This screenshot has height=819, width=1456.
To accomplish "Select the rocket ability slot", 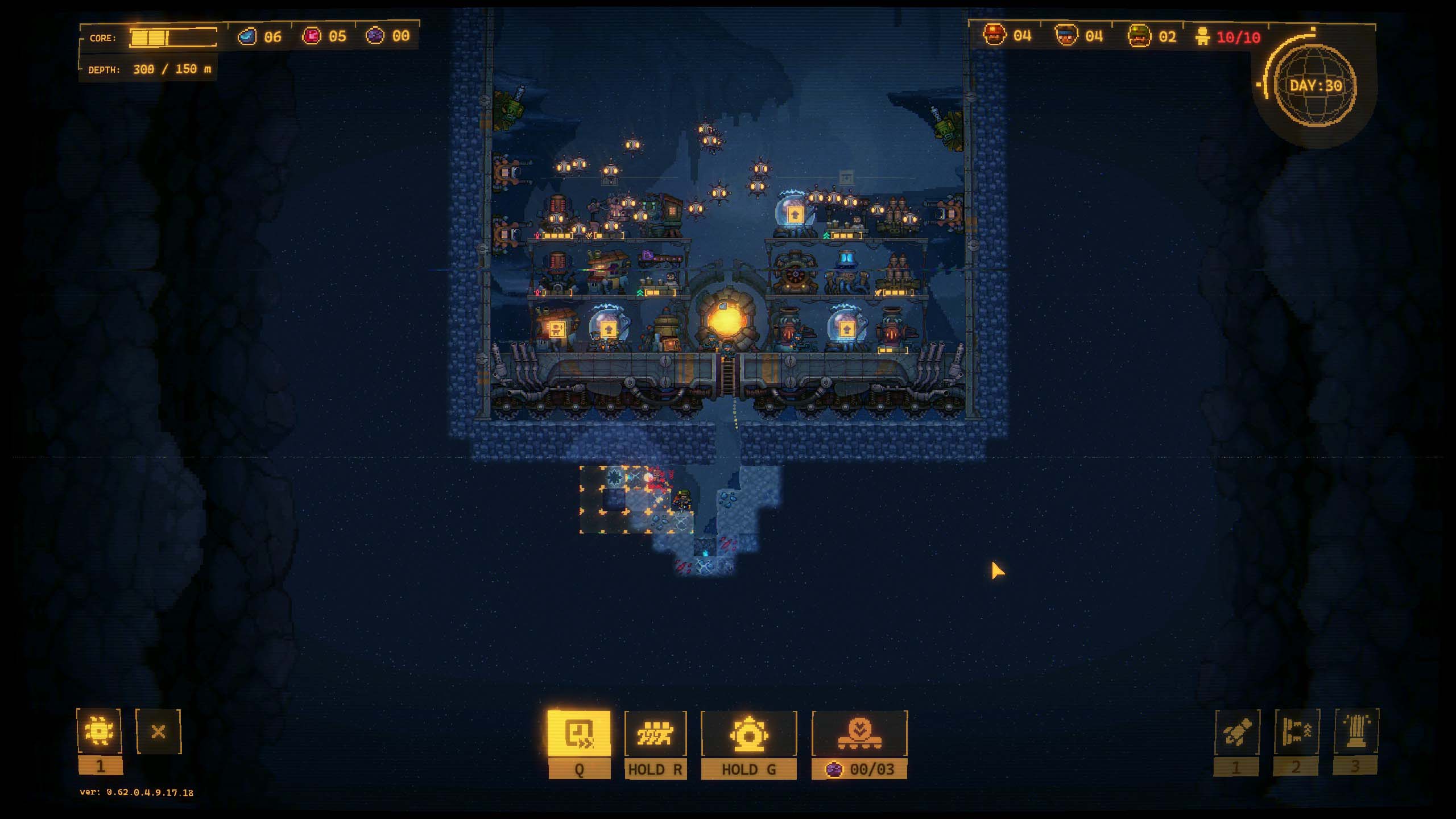I will pyautogui.click(x=1236, y=733).
